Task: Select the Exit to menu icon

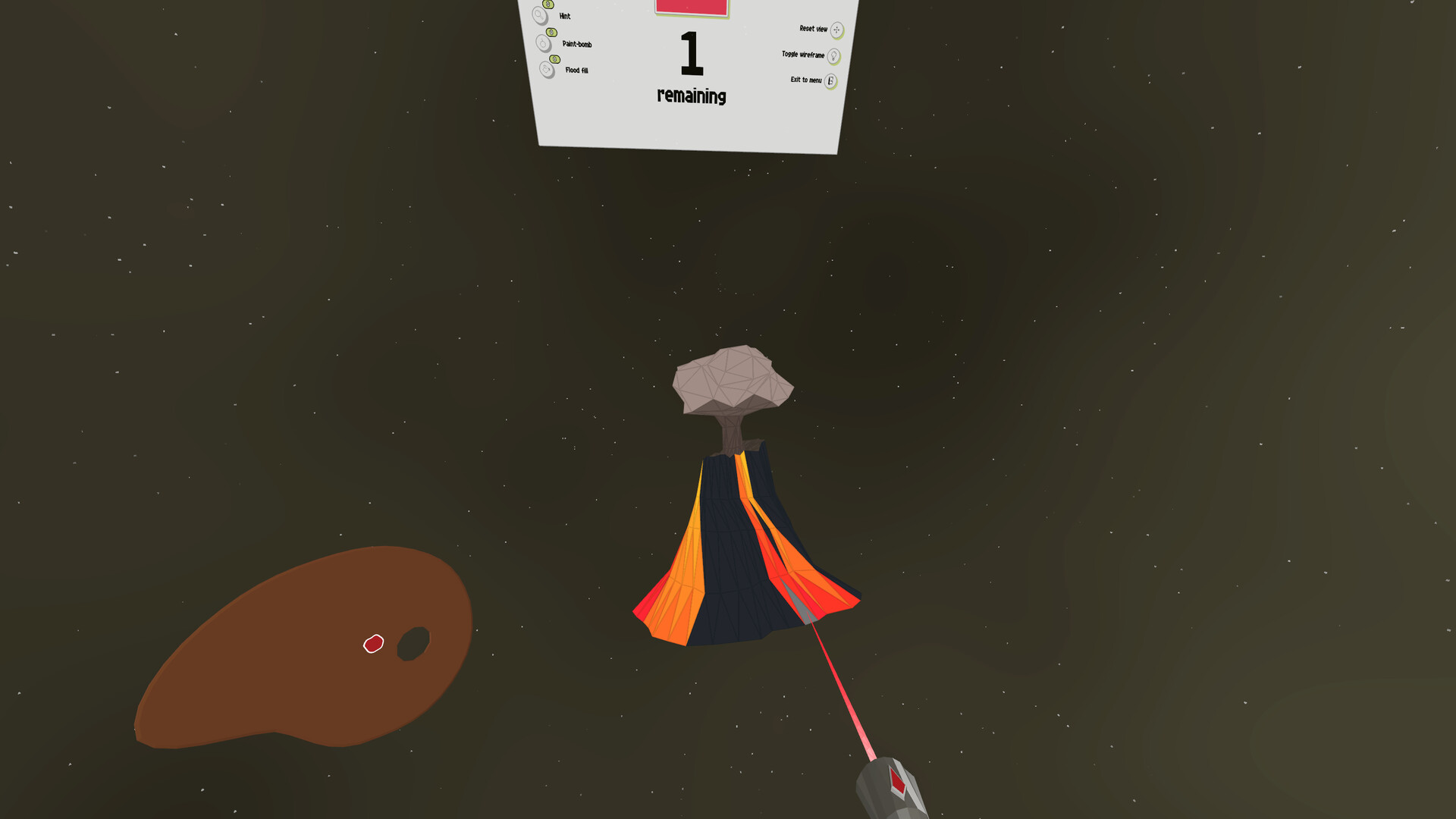Action: pos(831,80)
